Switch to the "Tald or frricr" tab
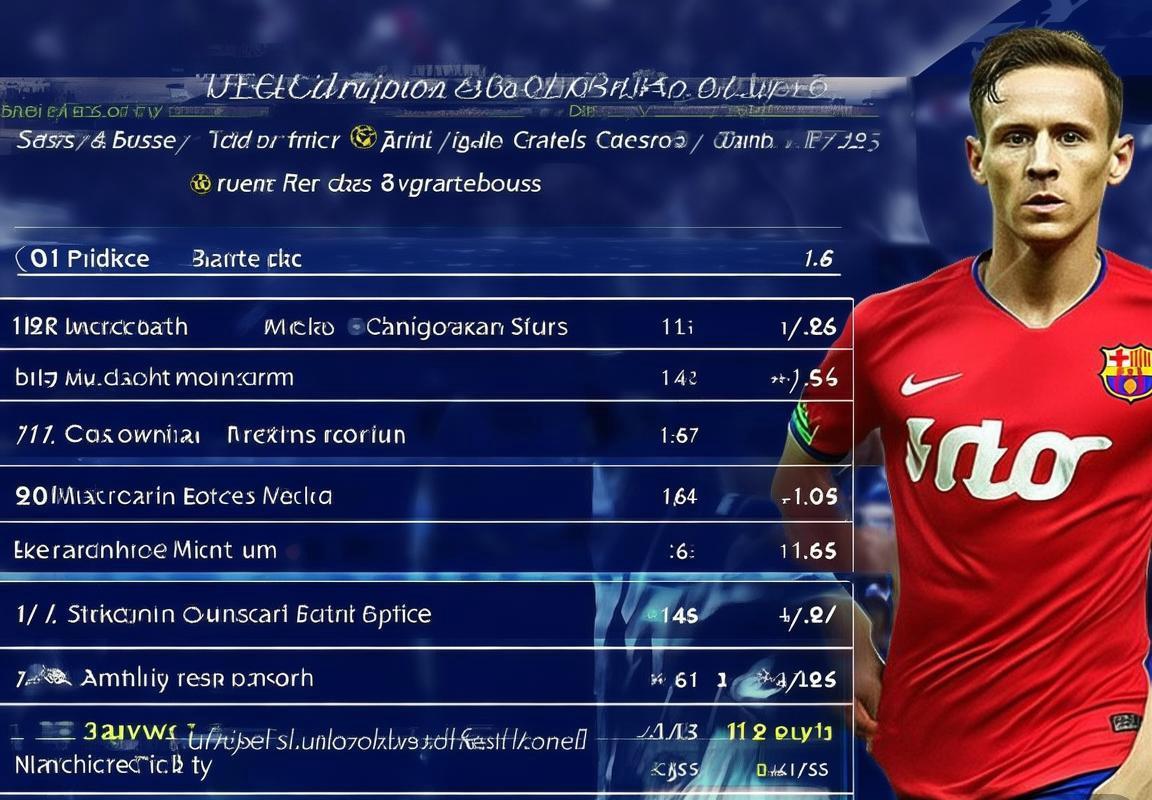1152x800 pixels. [x=273, y=141]
